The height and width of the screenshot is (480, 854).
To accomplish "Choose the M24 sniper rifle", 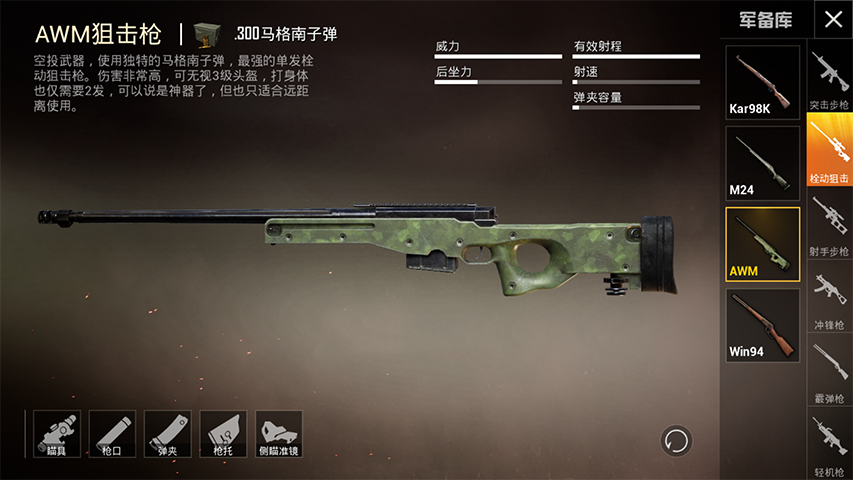I will 763,163.
